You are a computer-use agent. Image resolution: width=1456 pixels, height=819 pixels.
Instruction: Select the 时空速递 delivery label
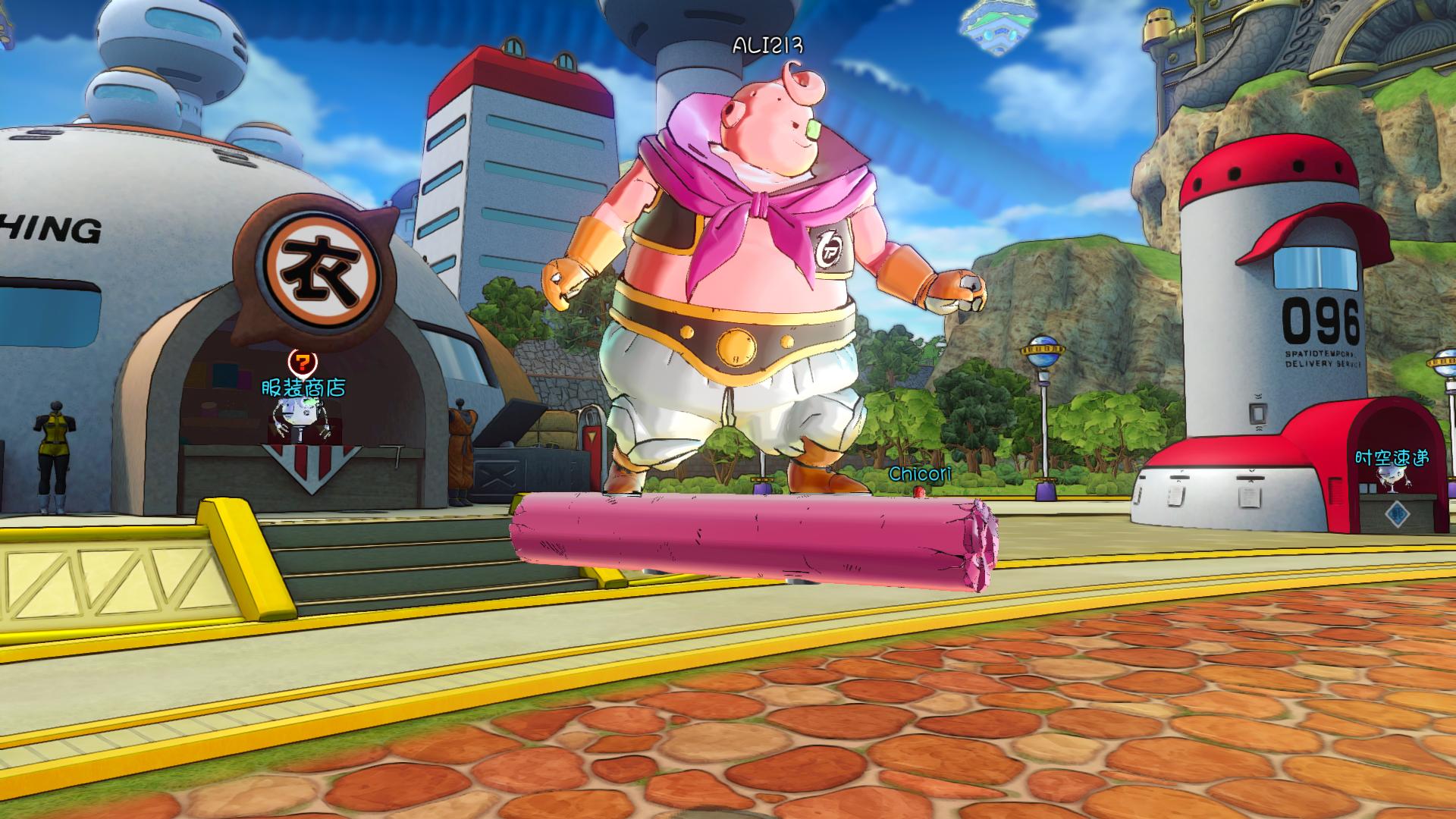pos(1392,457)
